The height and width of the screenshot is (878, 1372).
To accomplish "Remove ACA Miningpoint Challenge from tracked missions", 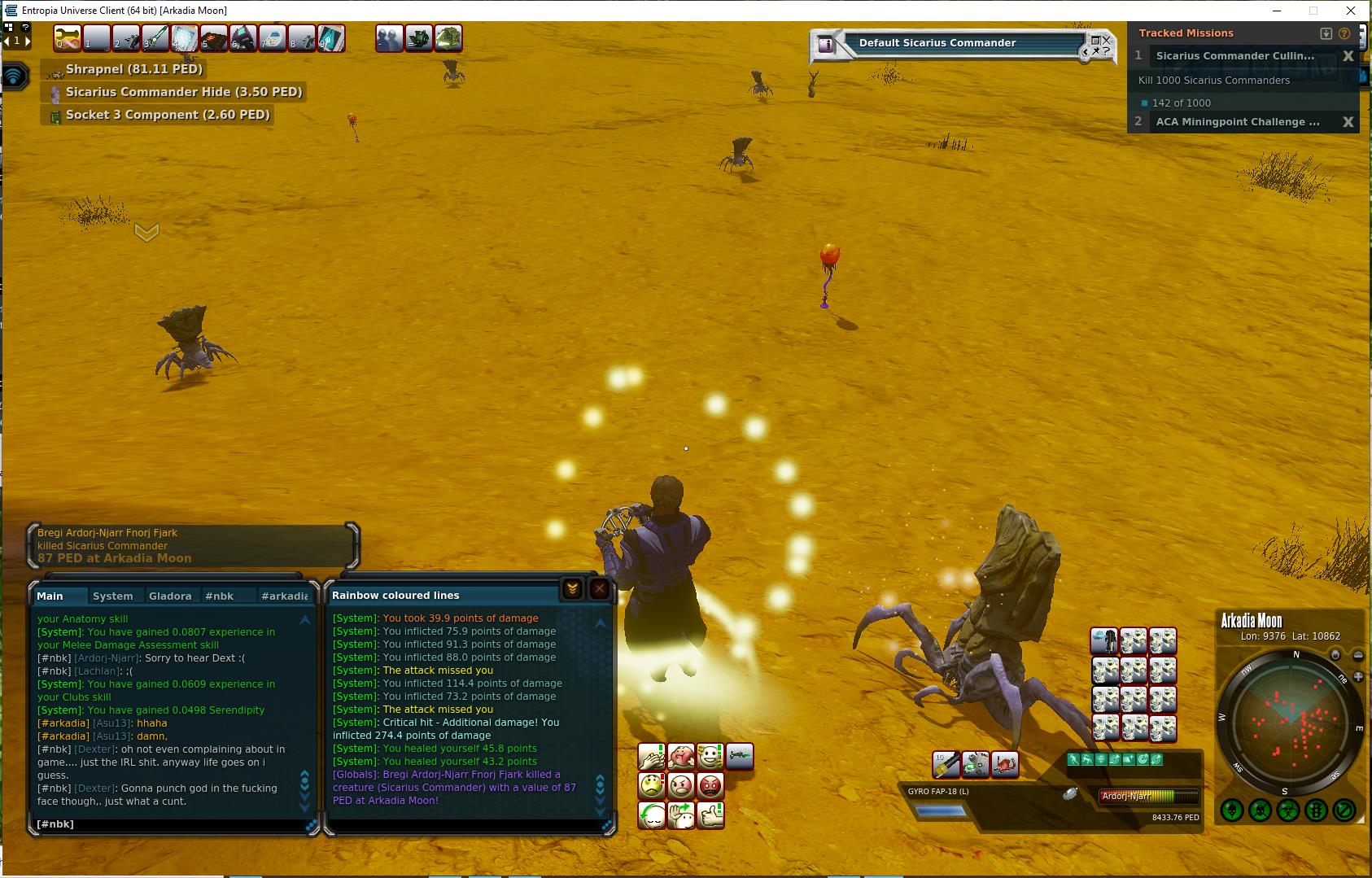I will (x=1348, y=122).
